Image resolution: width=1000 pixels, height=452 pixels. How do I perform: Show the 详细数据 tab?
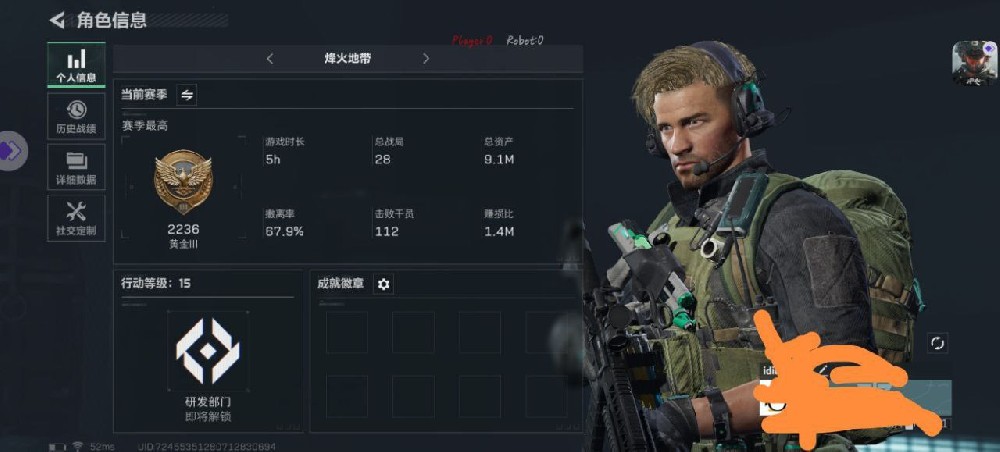(76, 167)
